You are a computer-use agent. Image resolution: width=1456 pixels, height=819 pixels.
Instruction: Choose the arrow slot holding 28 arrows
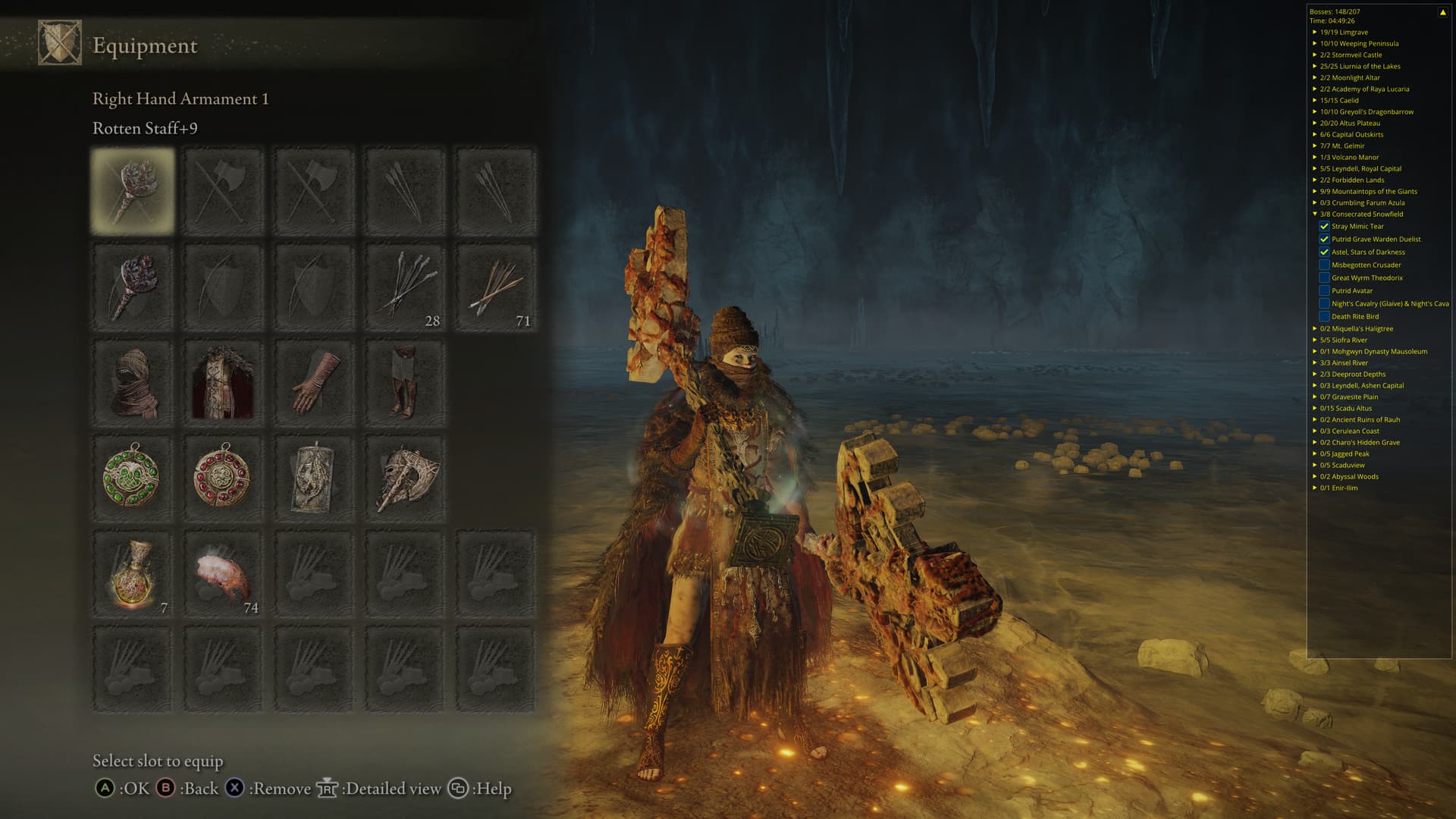[x=405, y=287]
